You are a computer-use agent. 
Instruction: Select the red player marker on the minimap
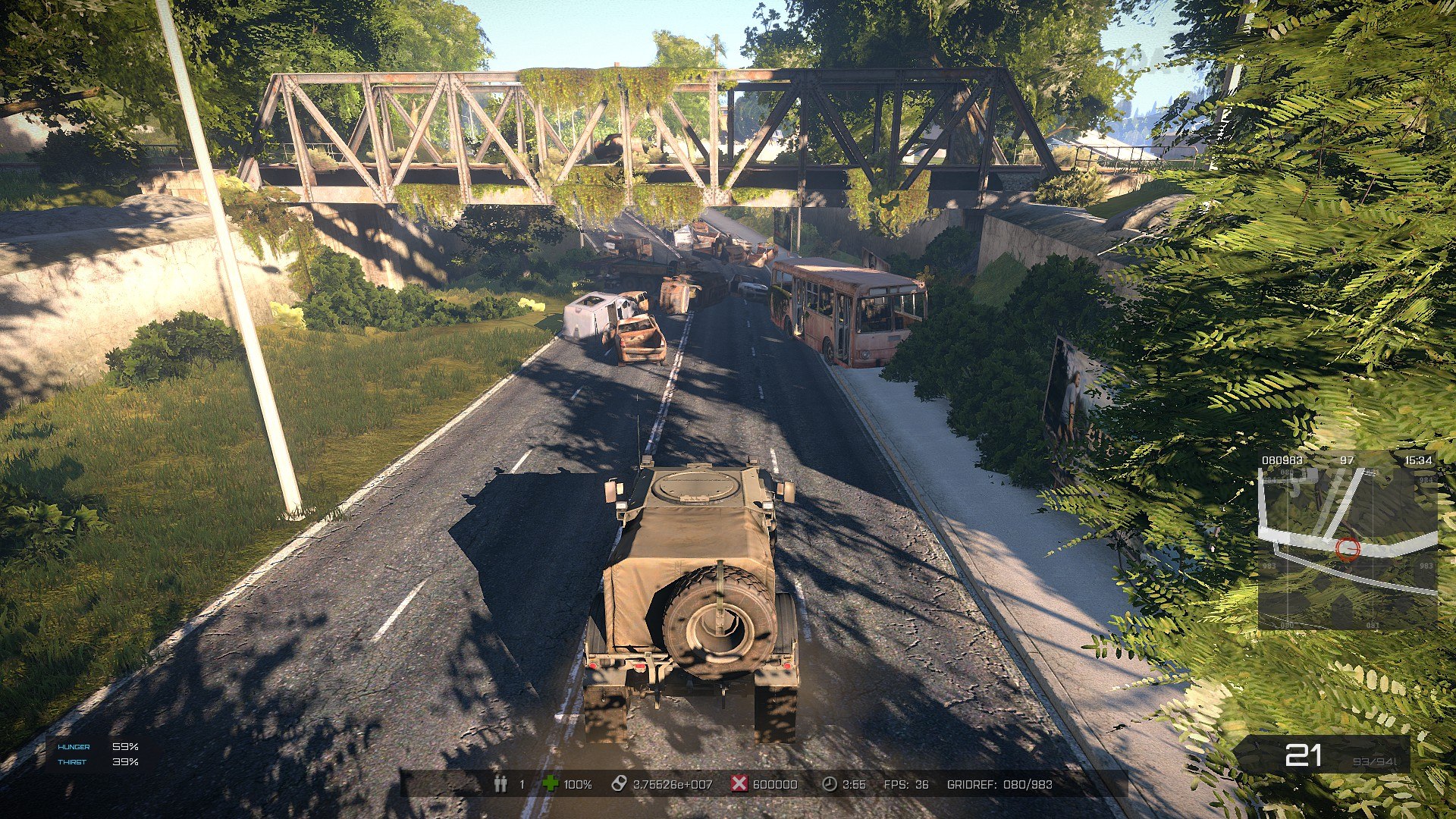tap(1348, 548)
